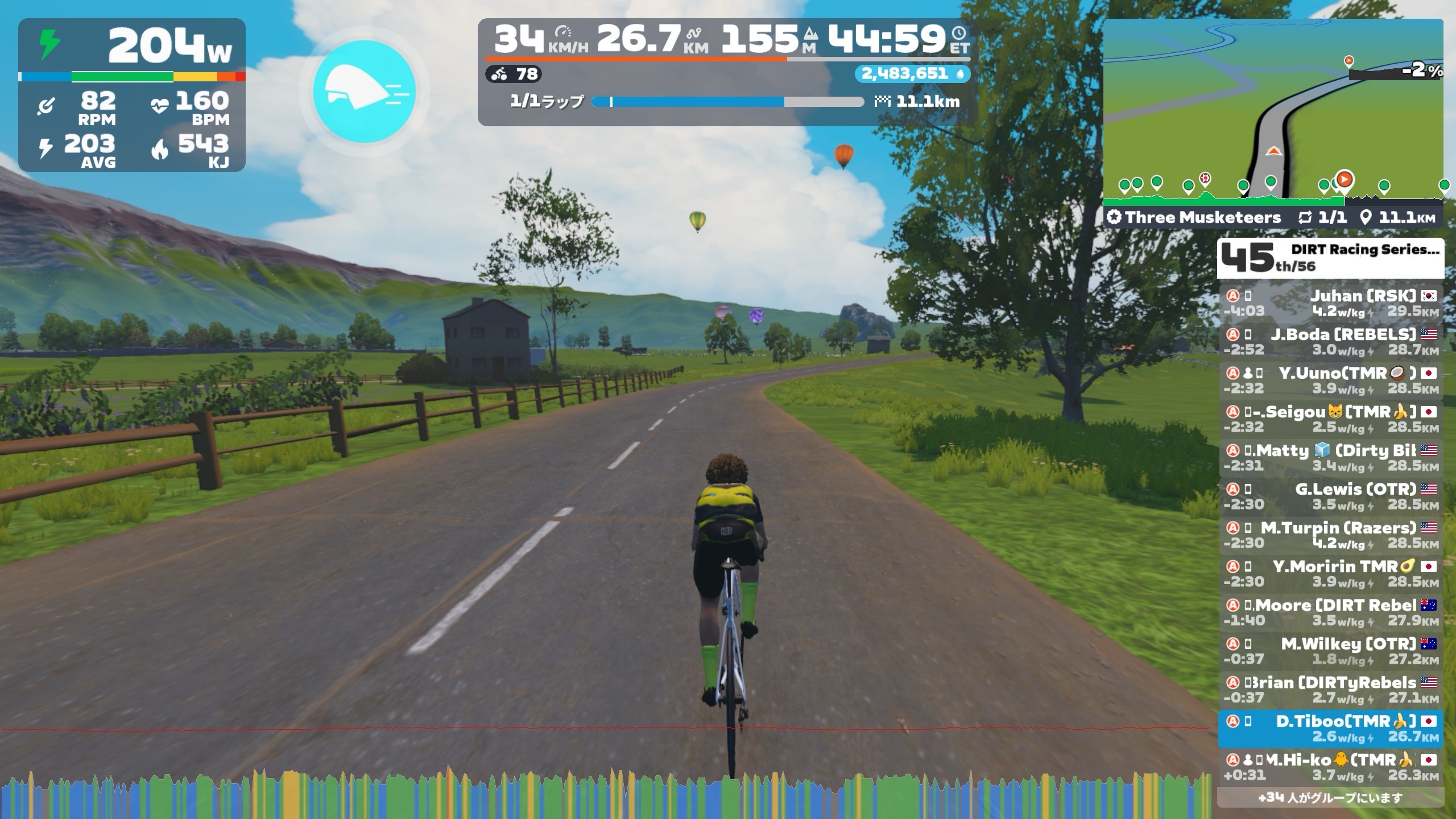The height and width of the screenshot is (819, 1456).
Task: Select M.Wilkey (OTR) in the list
Action: (x=1330, y=651)
